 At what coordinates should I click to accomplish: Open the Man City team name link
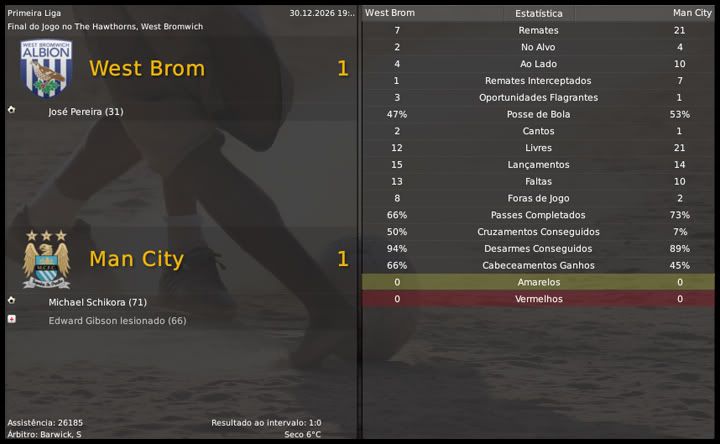tap(137, 260)
